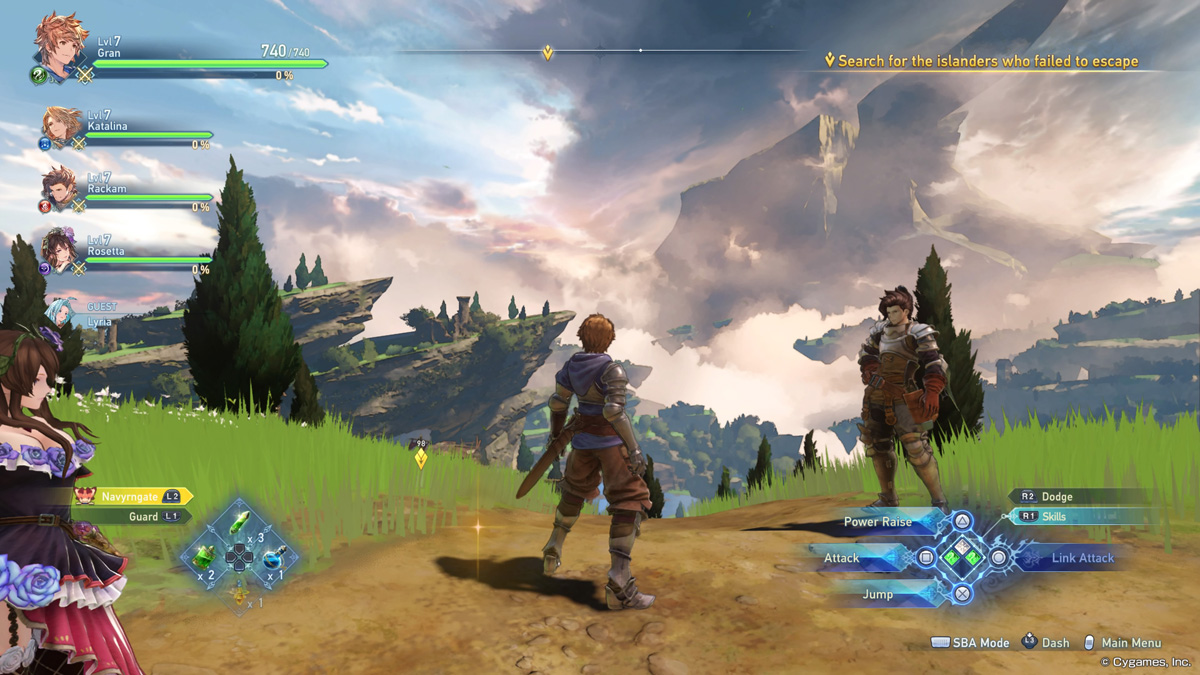Use the green crystal item slot
Screen dimensions: 1200x675
[x=240, y=523]
